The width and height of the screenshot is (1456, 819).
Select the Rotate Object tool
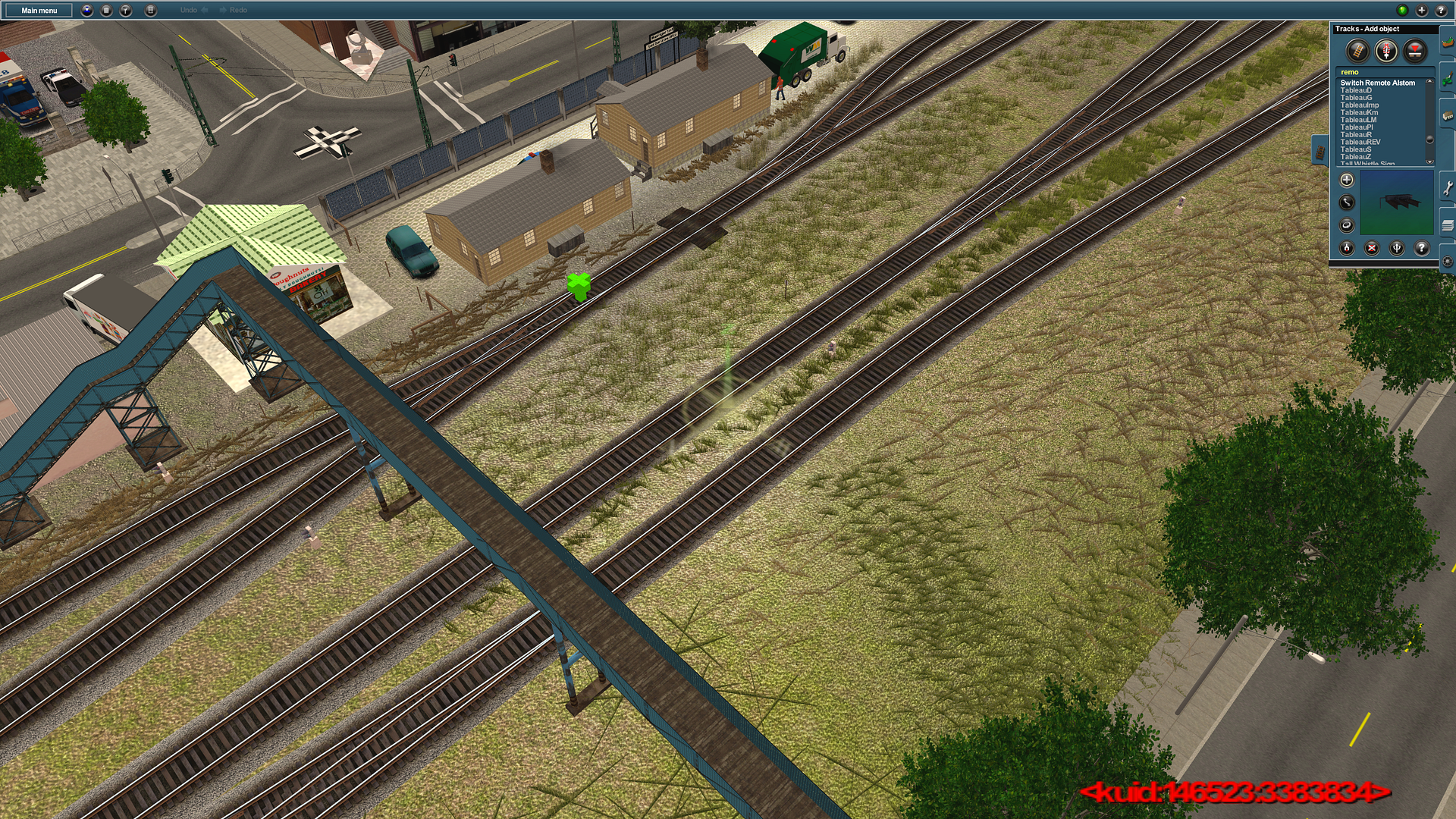(x=1347, y=226)
